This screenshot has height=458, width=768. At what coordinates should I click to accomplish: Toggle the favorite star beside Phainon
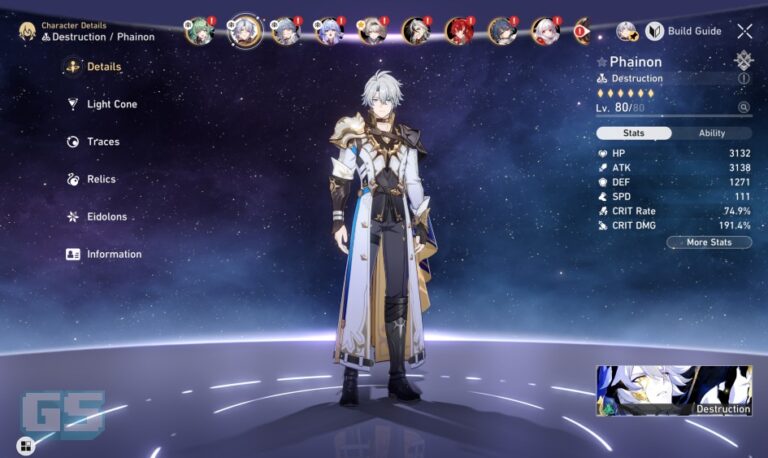coord(601,62)
